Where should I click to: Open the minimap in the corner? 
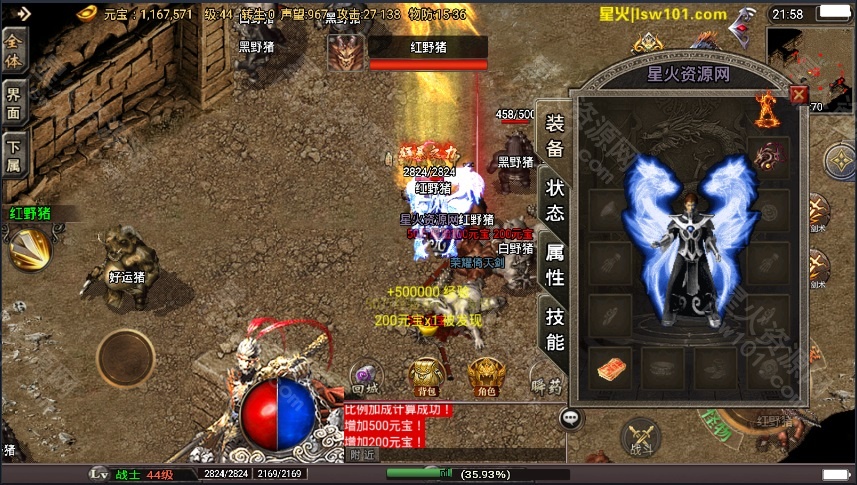(x=810, y=62)
